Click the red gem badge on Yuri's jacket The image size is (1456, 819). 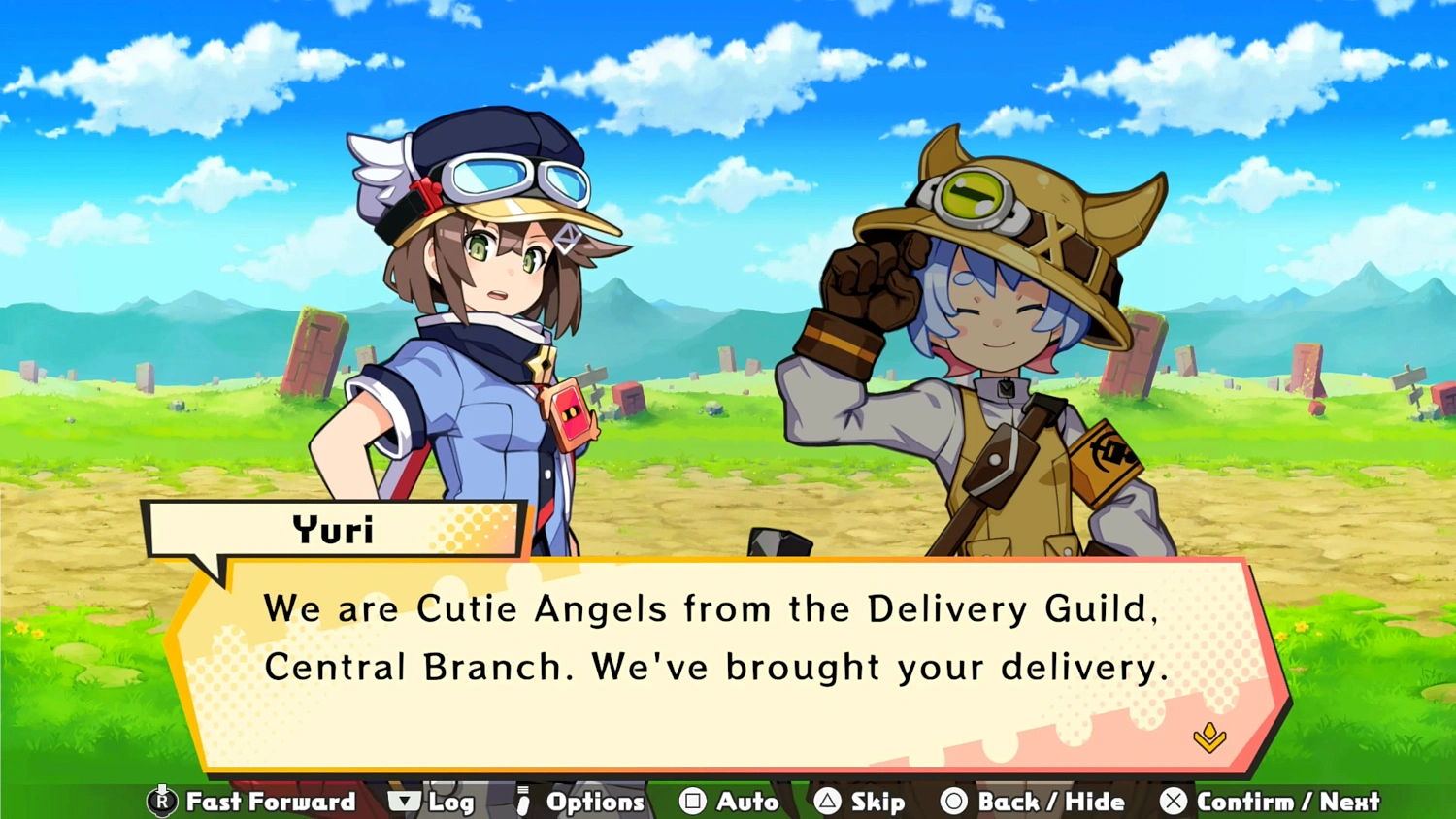coord(569,415)
